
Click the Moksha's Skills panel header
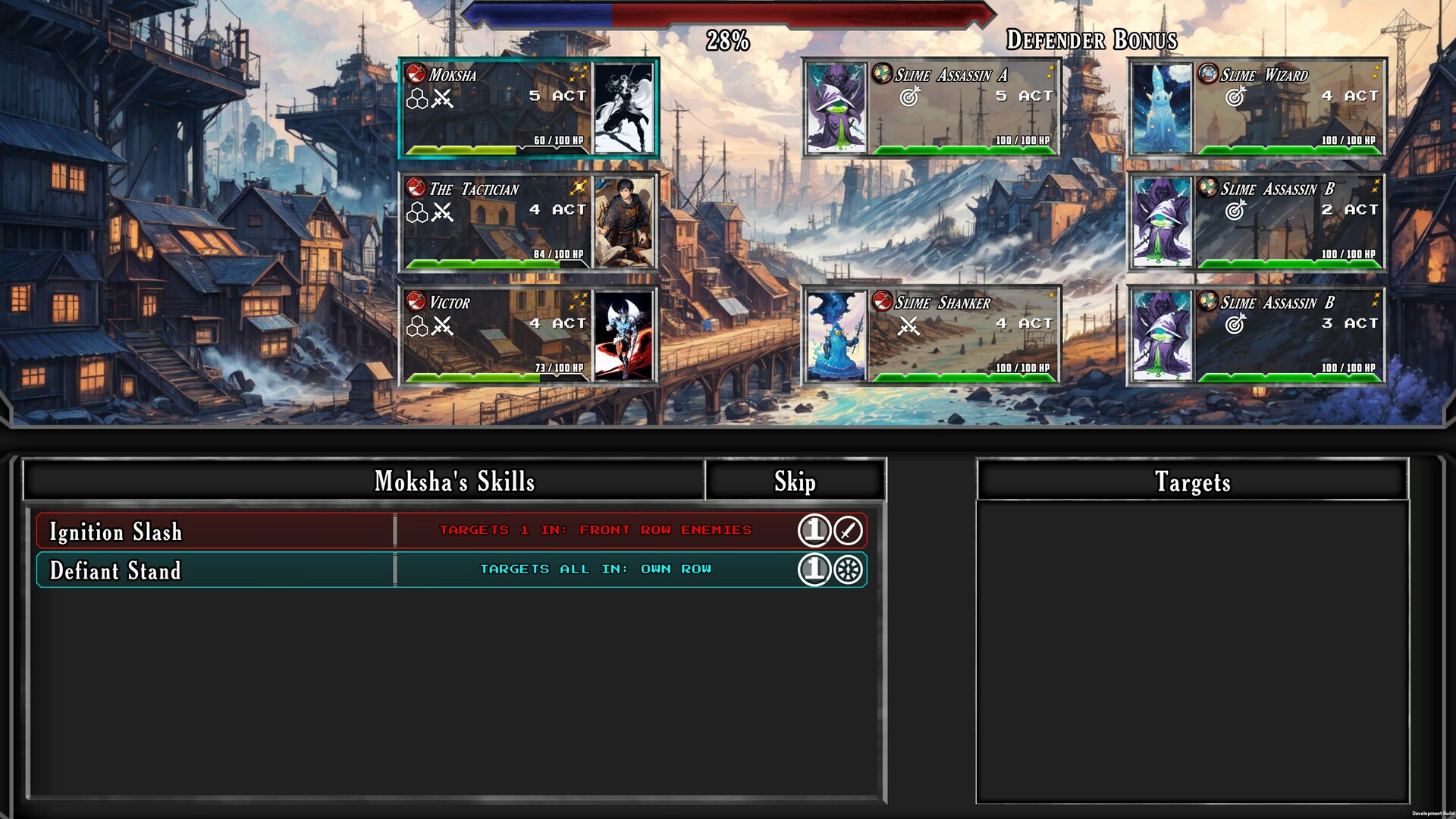pyautogui.click(x=455, y=481)
